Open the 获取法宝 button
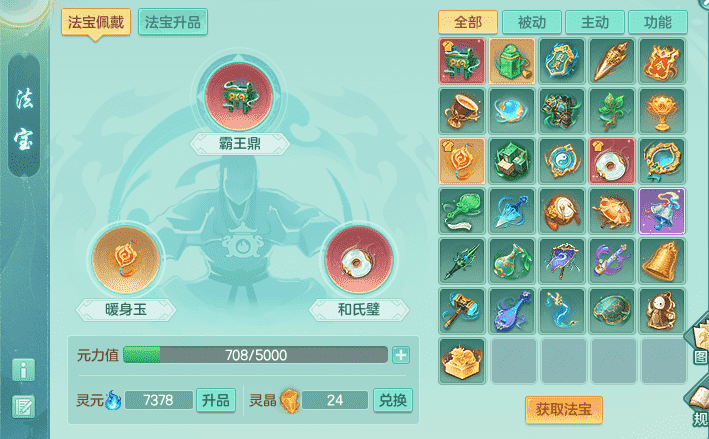Viewport: 709px width, 439px height. [564, 409]
